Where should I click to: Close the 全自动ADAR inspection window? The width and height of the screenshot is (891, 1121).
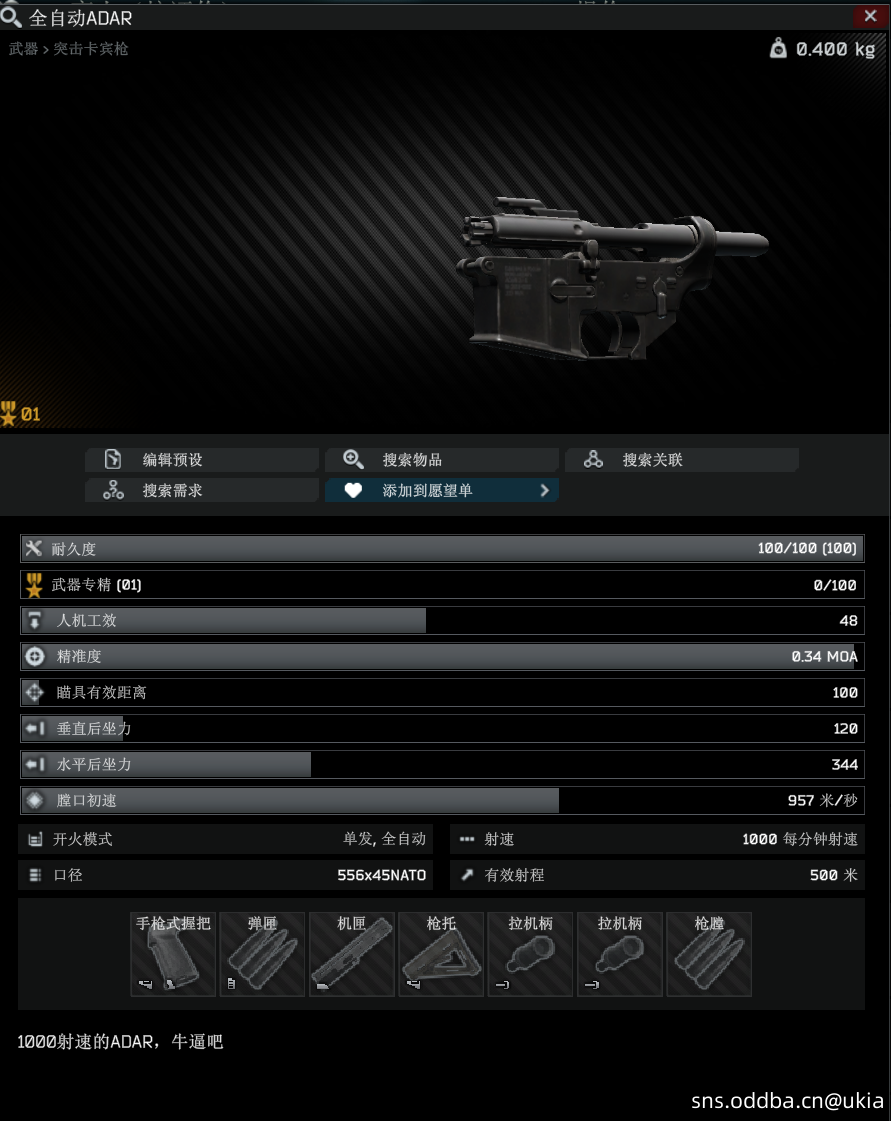(x=865, y=16)
